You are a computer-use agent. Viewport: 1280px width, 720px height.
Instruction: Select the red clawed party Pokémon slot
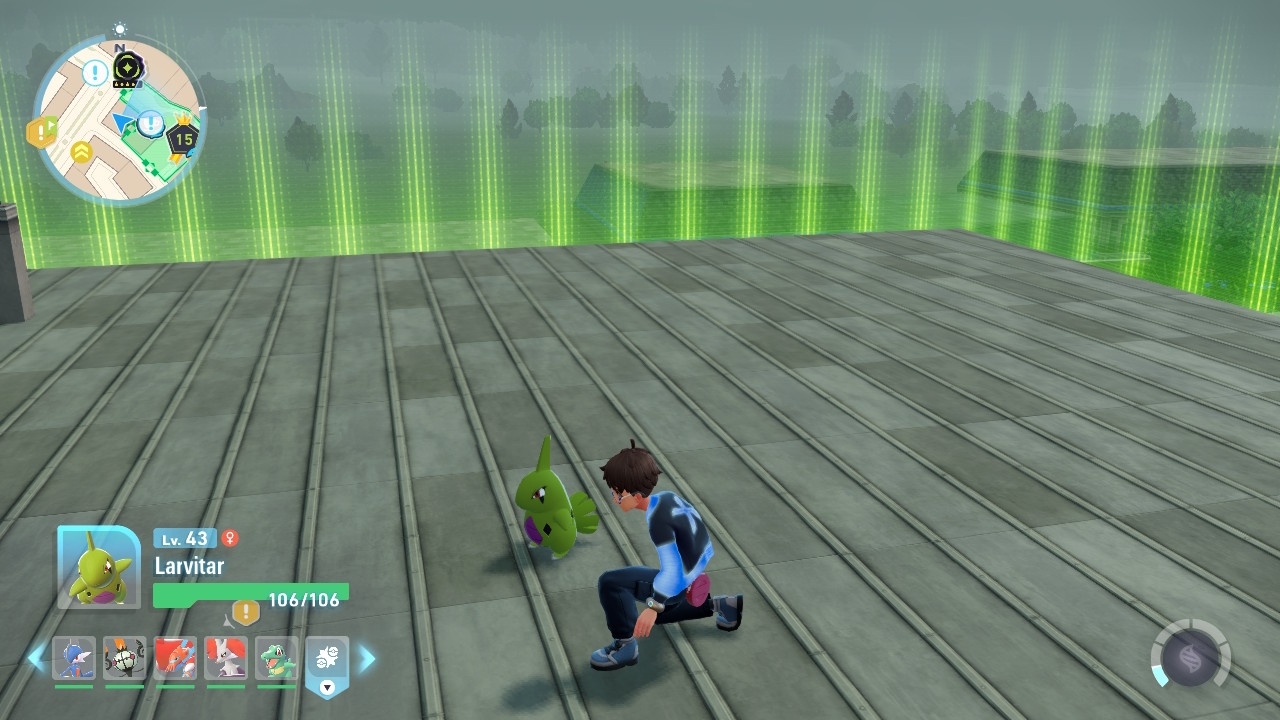(175, 659)
